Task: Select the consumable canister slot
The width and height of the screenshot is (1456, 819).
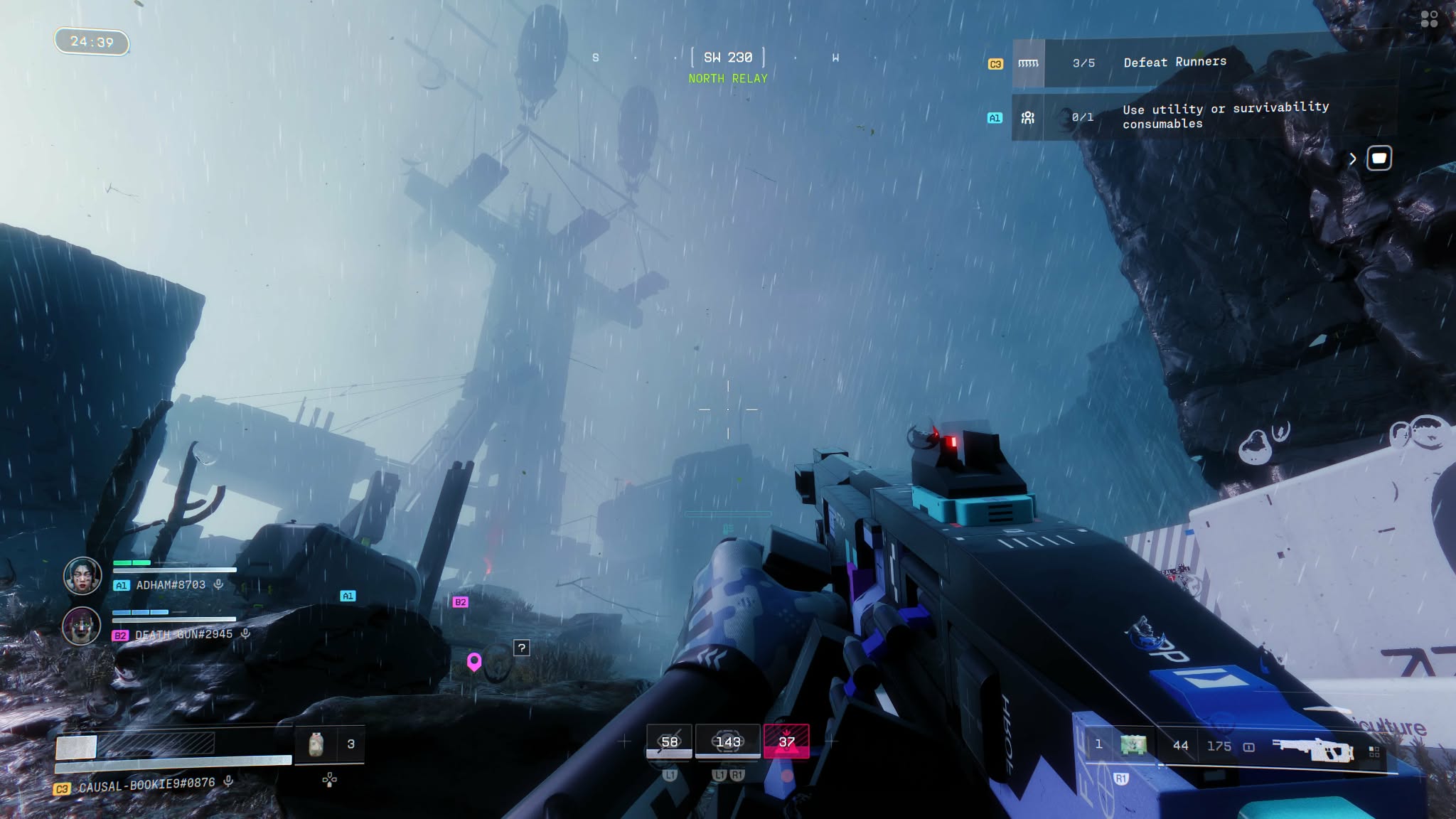Action: pyautogui.click(x=316, y=744)
